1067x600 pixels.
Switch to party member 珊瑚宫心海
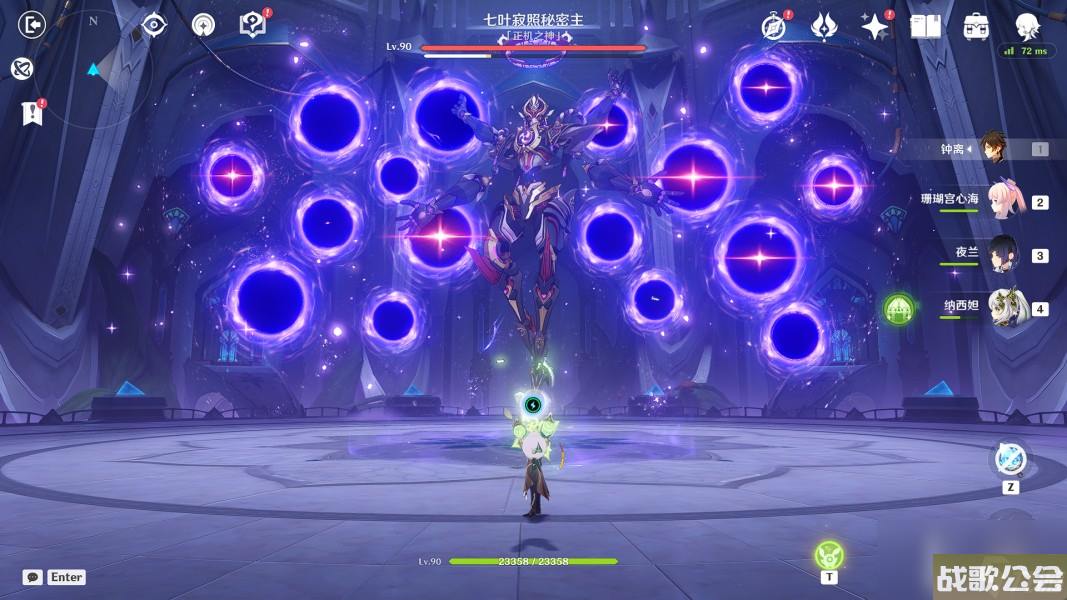tap(1003, 201)
